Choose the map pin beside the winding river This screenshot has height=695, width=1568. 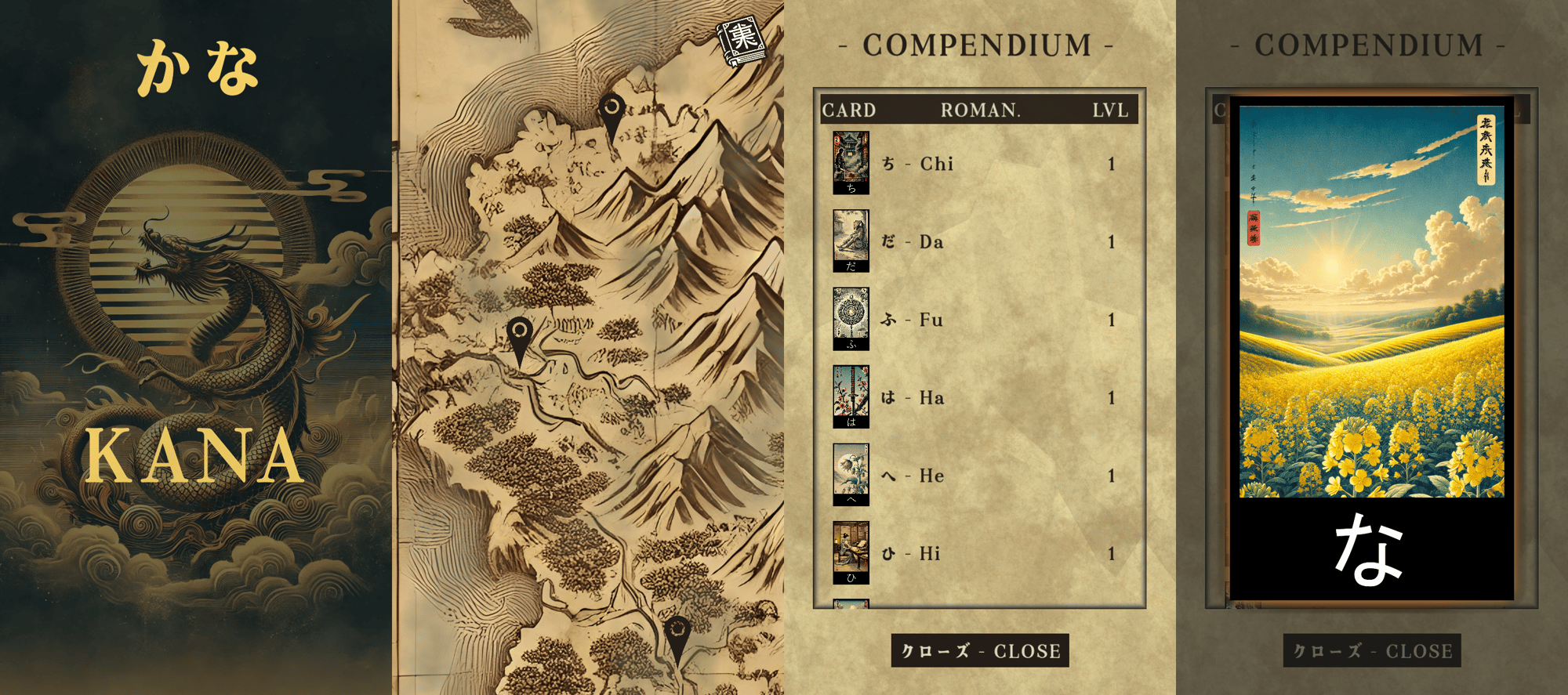520,338
